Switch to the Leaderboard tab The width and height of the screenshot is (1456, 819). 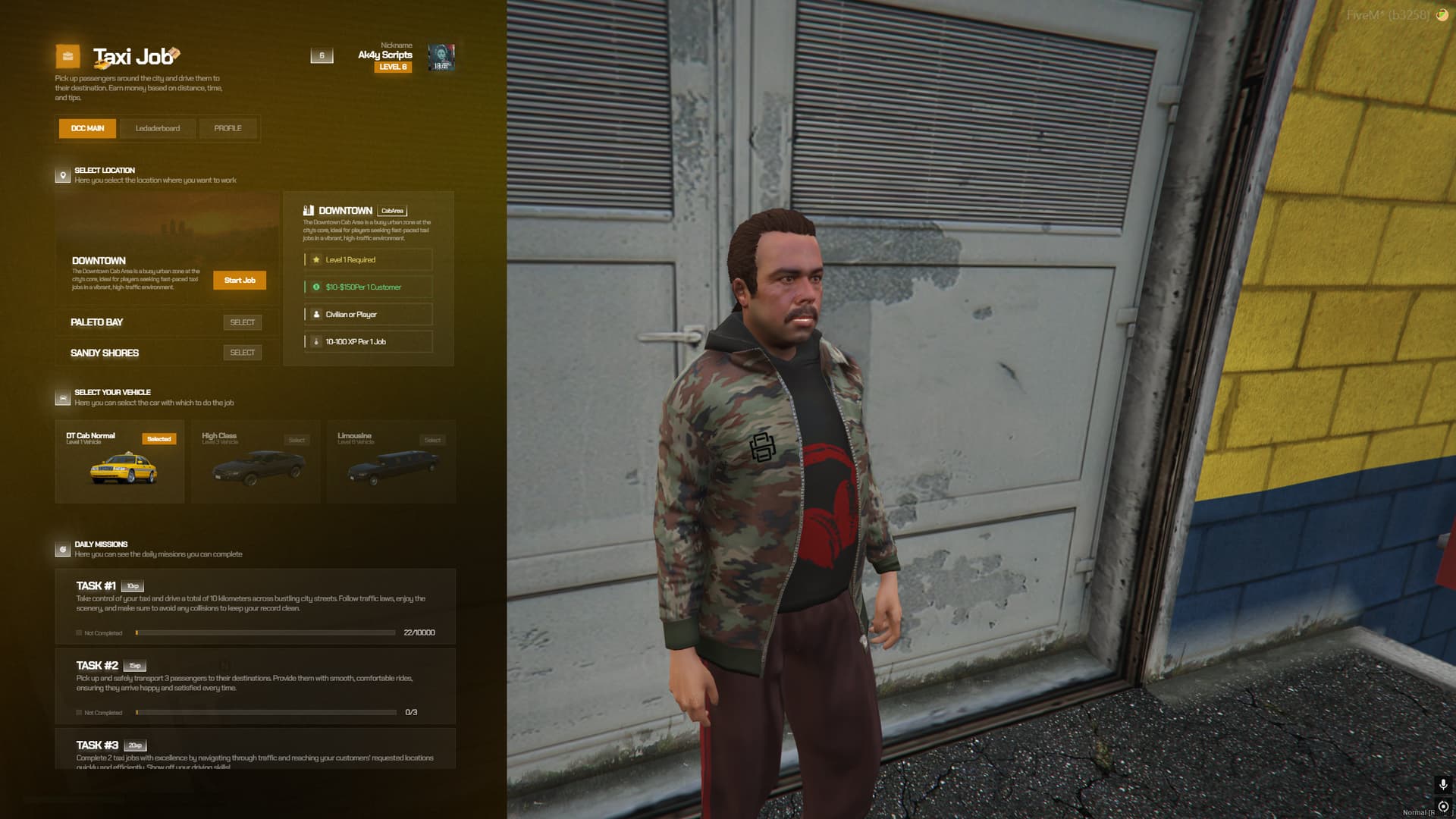(158, 128)
